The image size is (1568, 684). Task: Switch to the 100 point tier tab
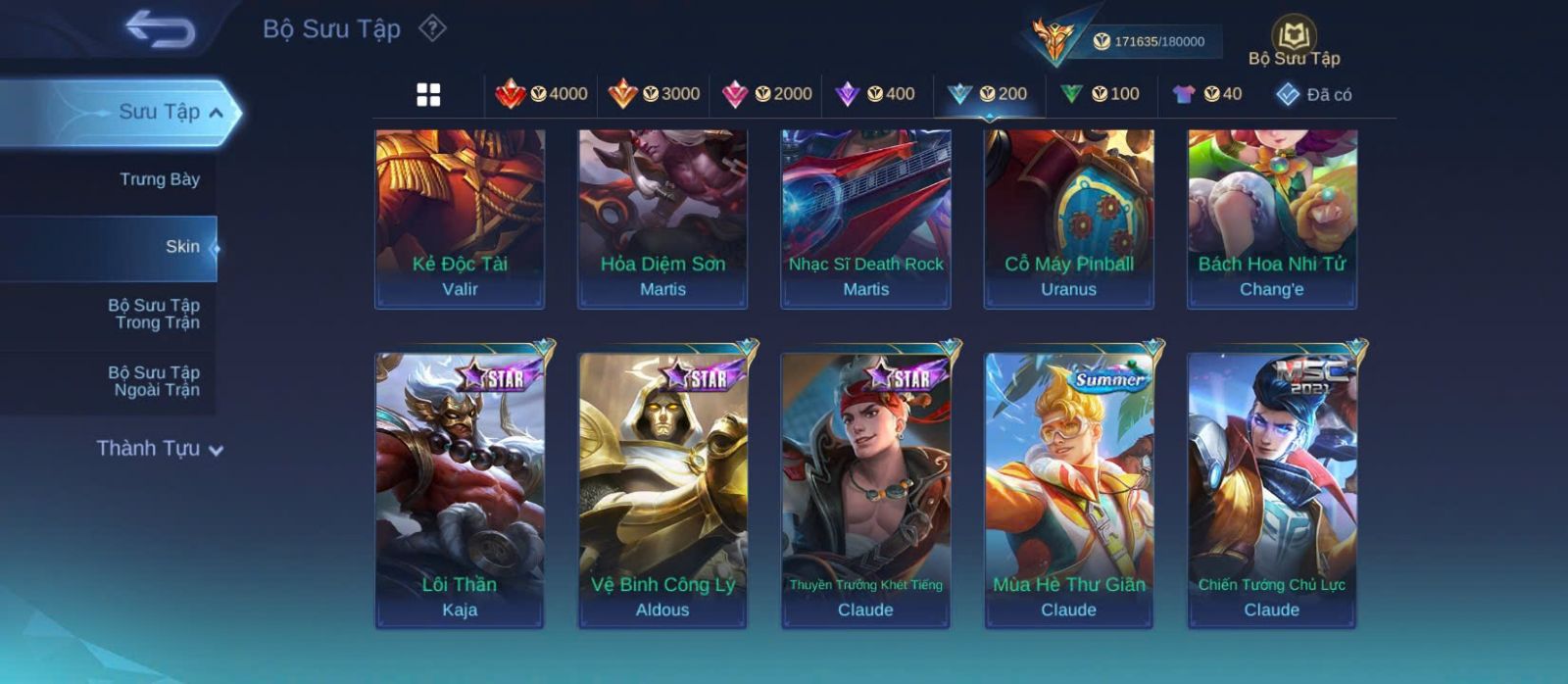point(1100,94)
